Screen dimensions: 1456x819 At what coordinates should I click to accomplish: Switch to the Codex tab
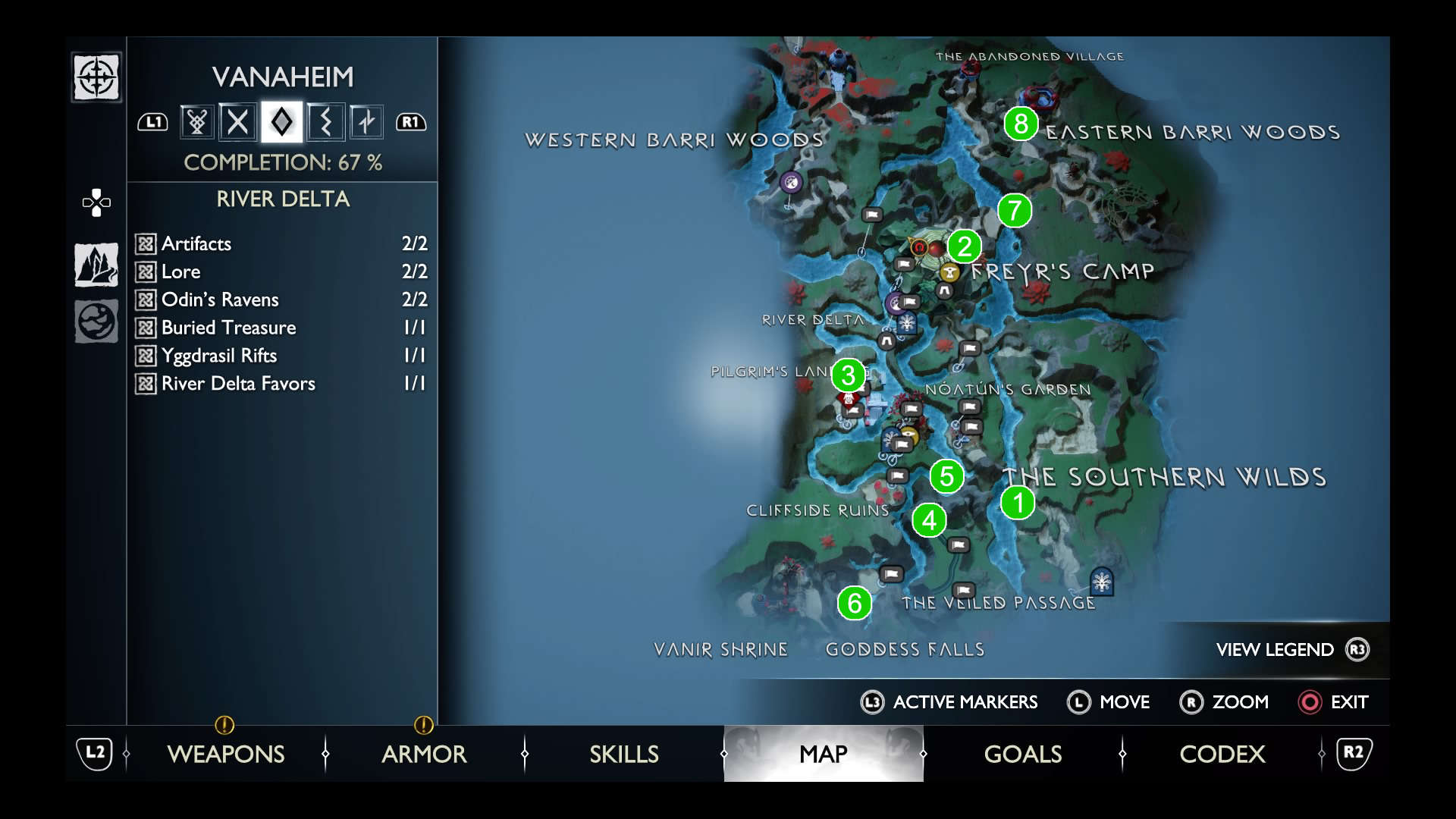coord(1222,754)
